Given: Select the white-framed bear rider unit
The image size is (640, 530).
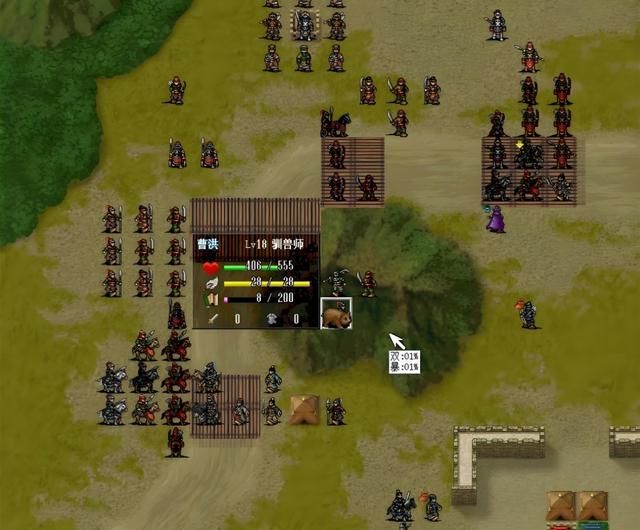Looking at the screenshot, I should (x=336, y=314).
